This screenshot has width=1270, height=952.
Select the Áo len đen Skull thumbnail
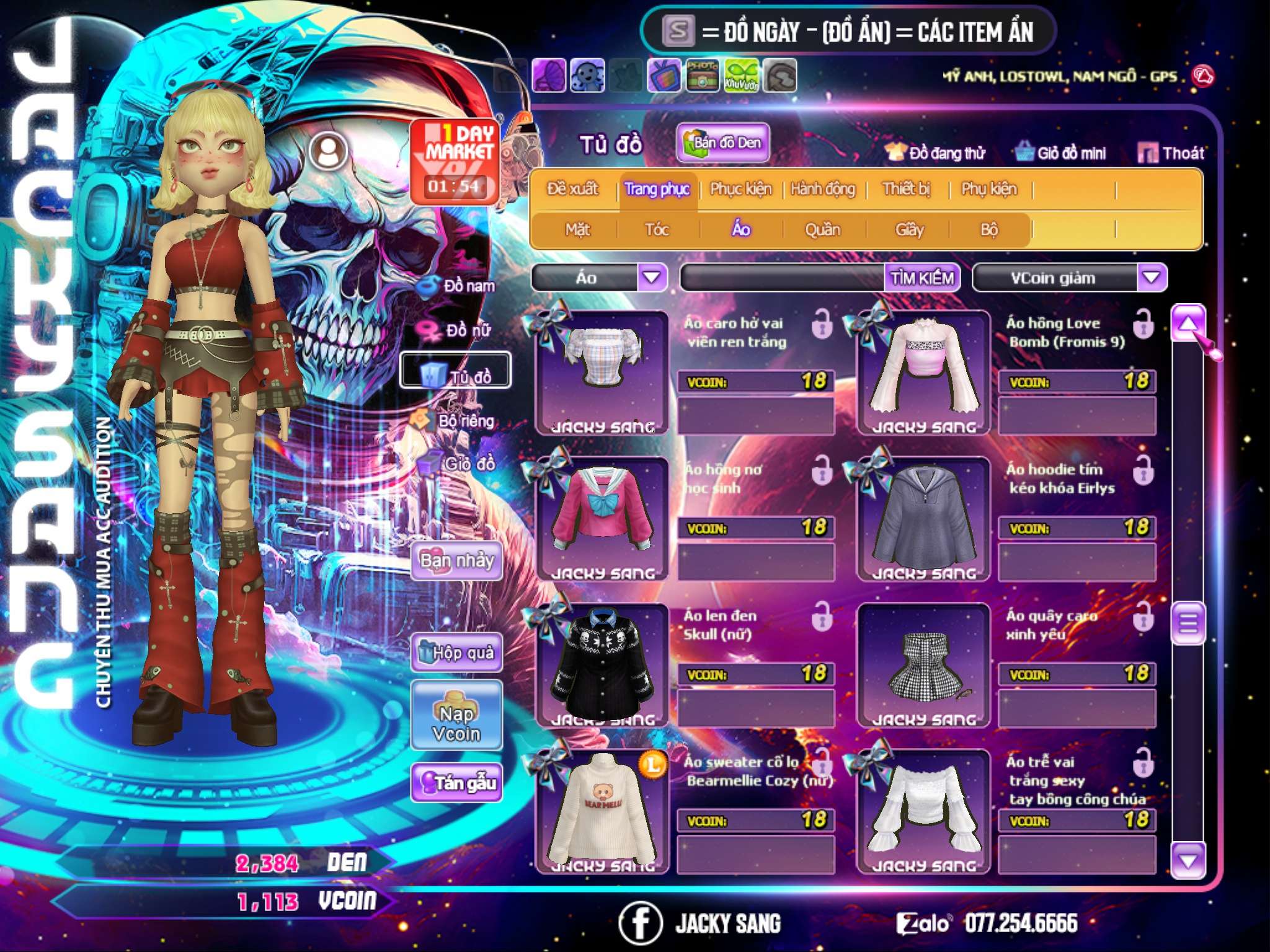click(x=602, y=663)
